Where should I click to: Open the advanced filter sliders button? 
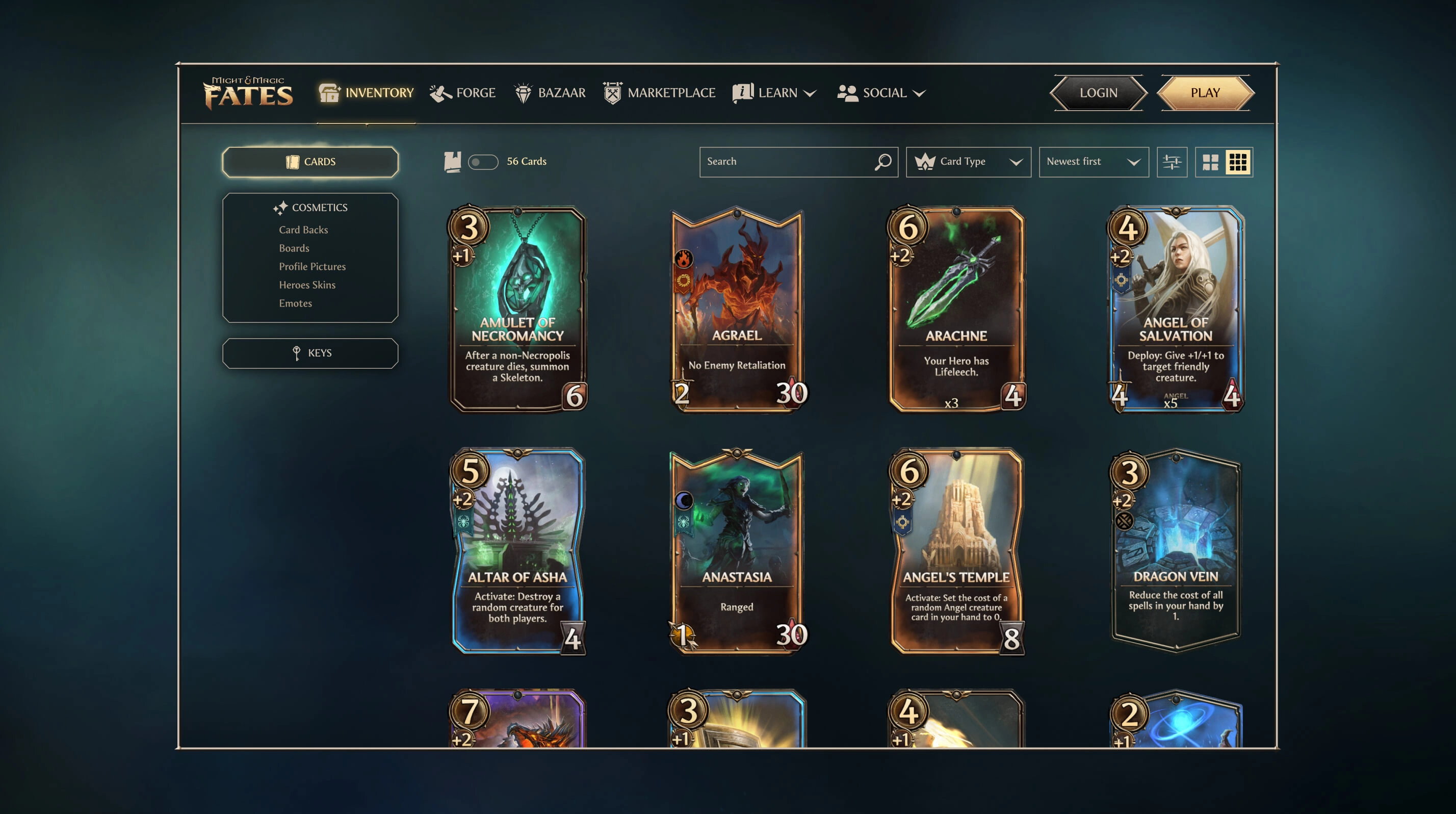[x=1172, y=162]
